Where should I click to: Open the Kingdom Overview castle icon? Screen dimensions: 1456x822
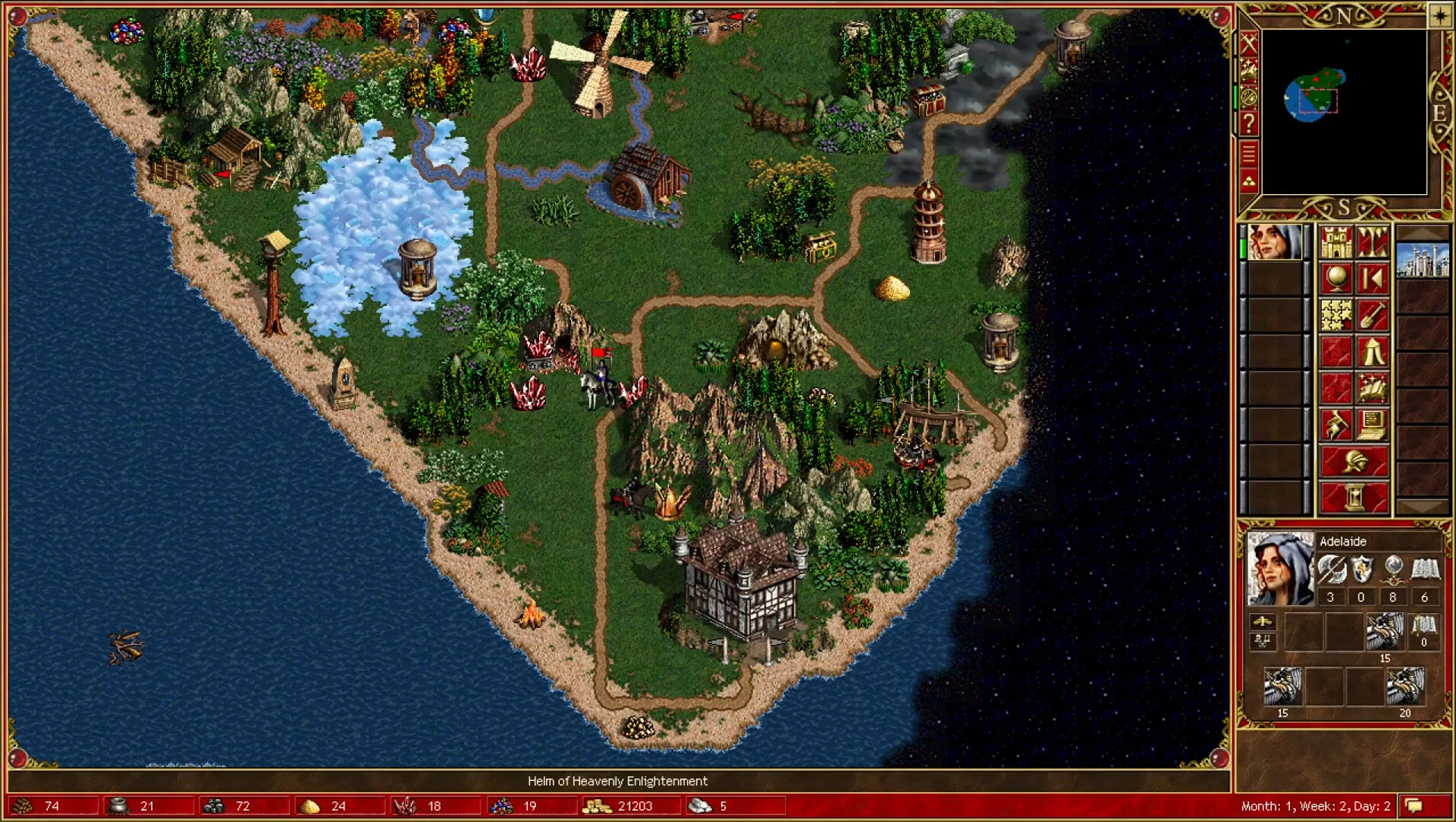click(1336, 241)
